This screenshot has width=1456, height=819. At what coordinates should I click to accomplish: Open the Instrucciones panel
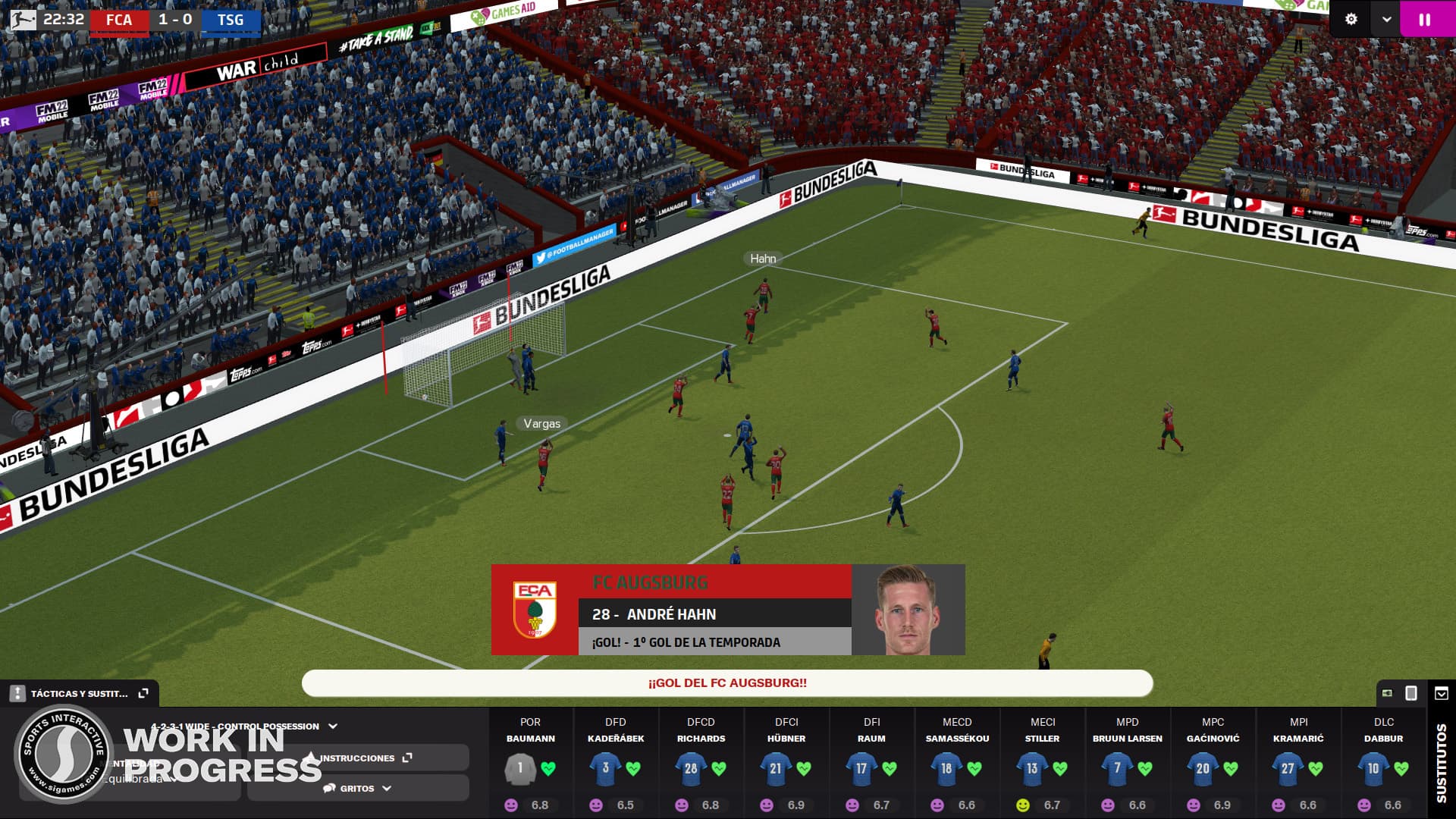(x=356, y=757)
